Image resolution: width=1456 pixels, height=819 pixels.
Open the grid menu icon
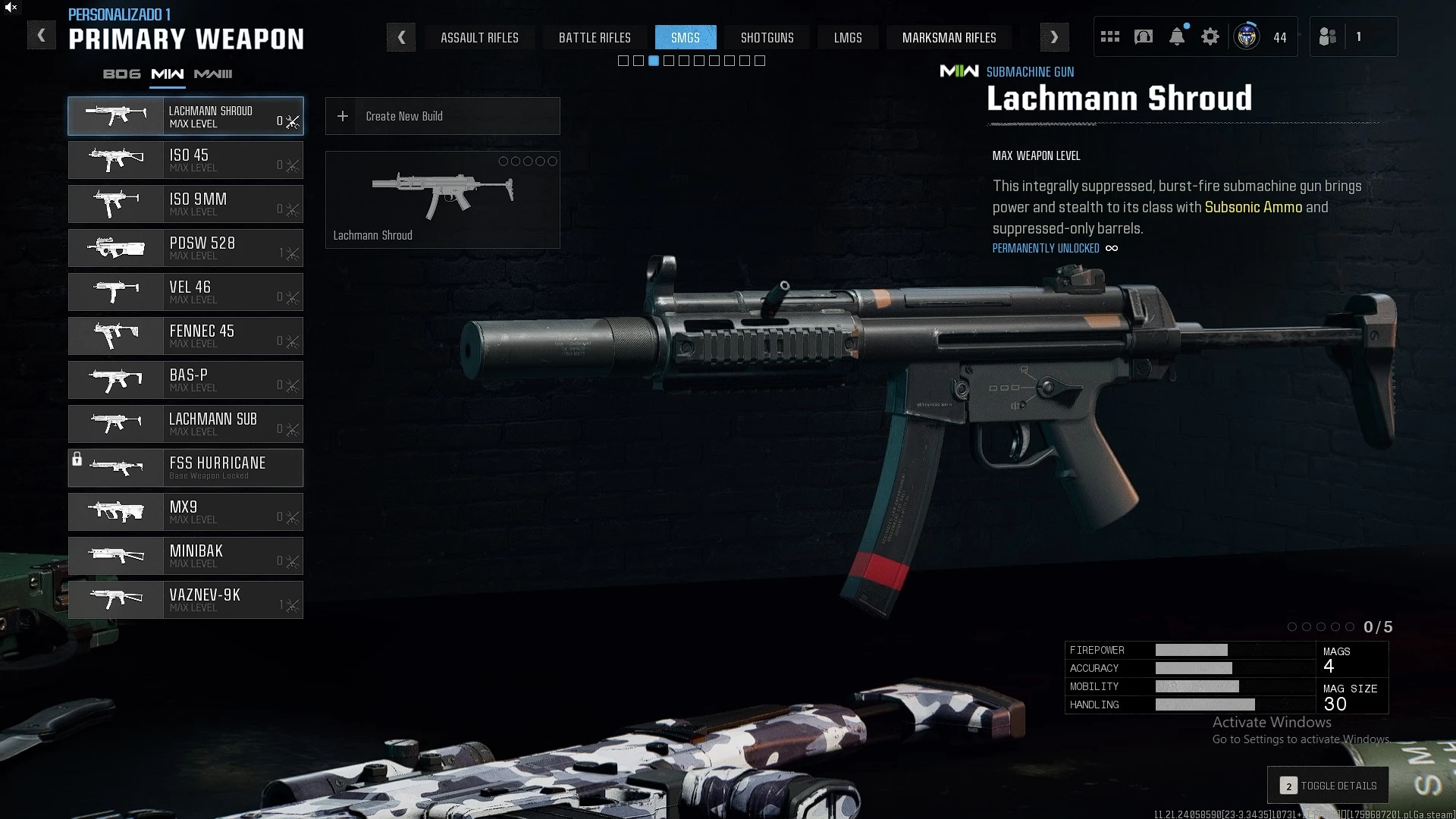tap(1110, 36)
